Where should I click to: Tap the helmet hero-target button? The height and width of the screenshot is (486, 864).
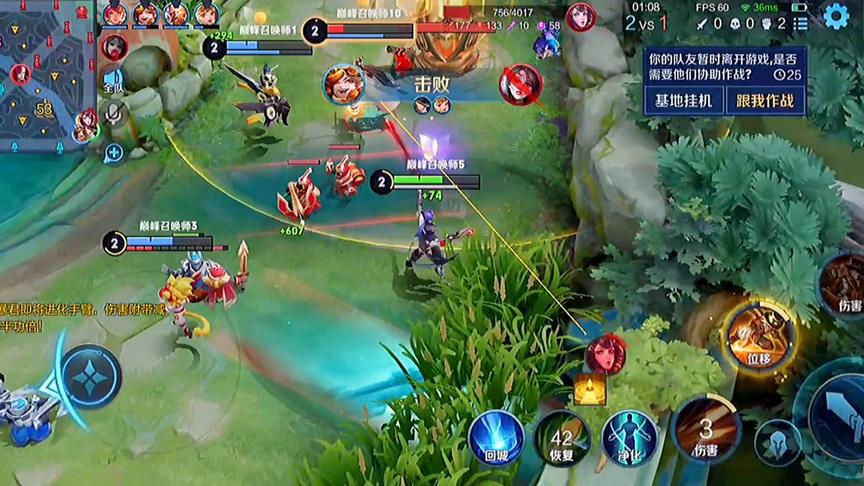click(778, 441)
